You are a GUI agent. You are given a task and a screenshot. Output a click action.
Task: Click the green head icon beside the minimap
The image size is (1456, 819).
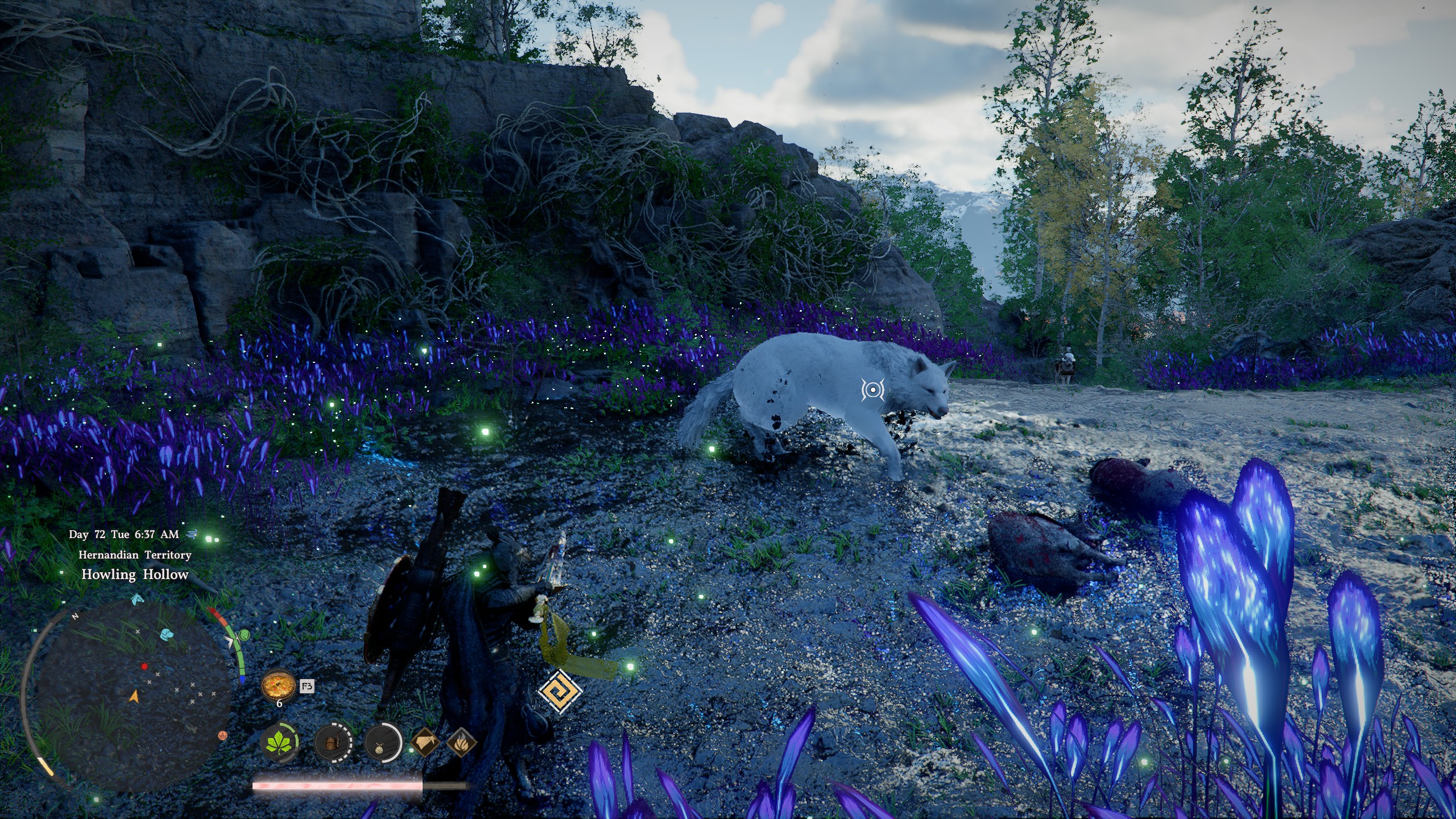click(x=244, y=635)
